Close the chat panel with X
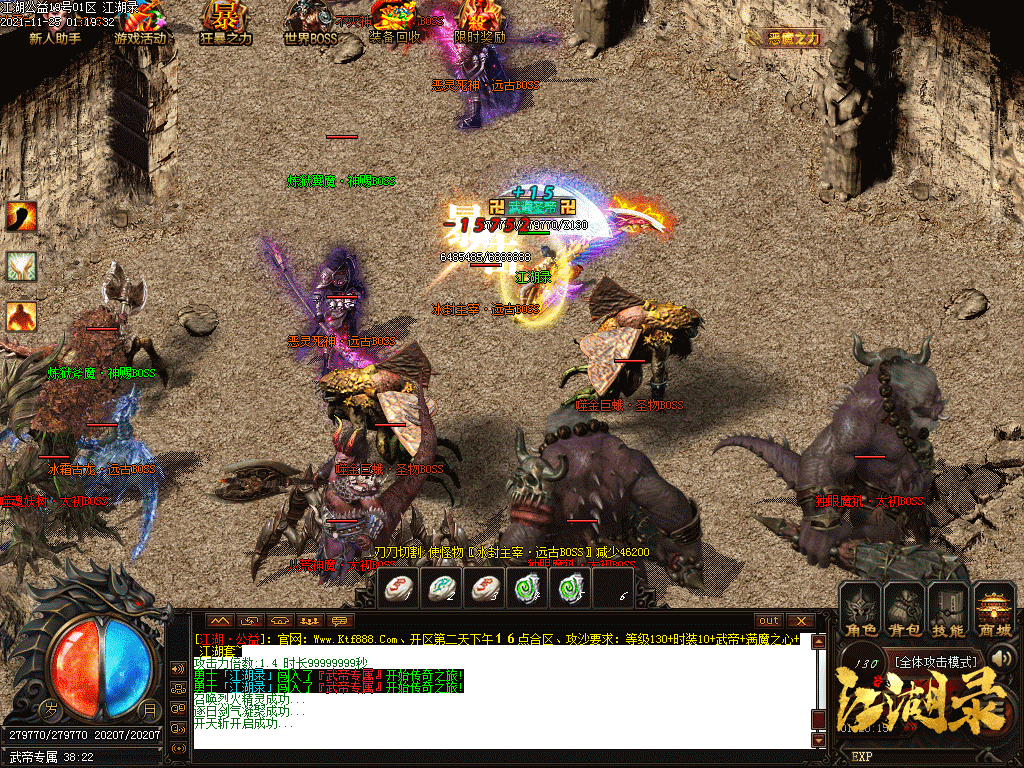This screenshot has height=768, width=1024. coord(799,621)
